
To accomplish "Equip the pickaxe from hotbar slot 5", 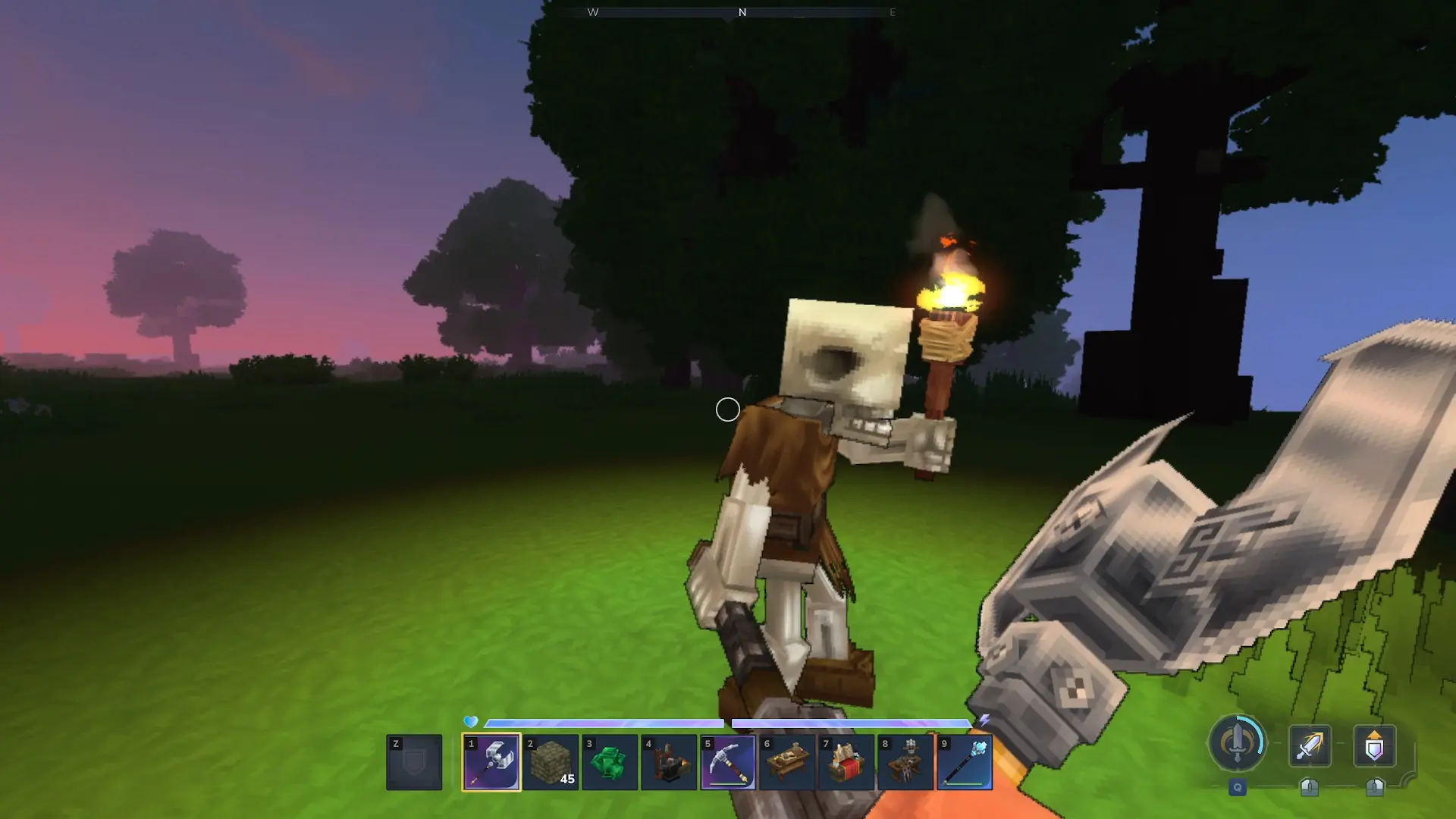I will click(728, 762).
